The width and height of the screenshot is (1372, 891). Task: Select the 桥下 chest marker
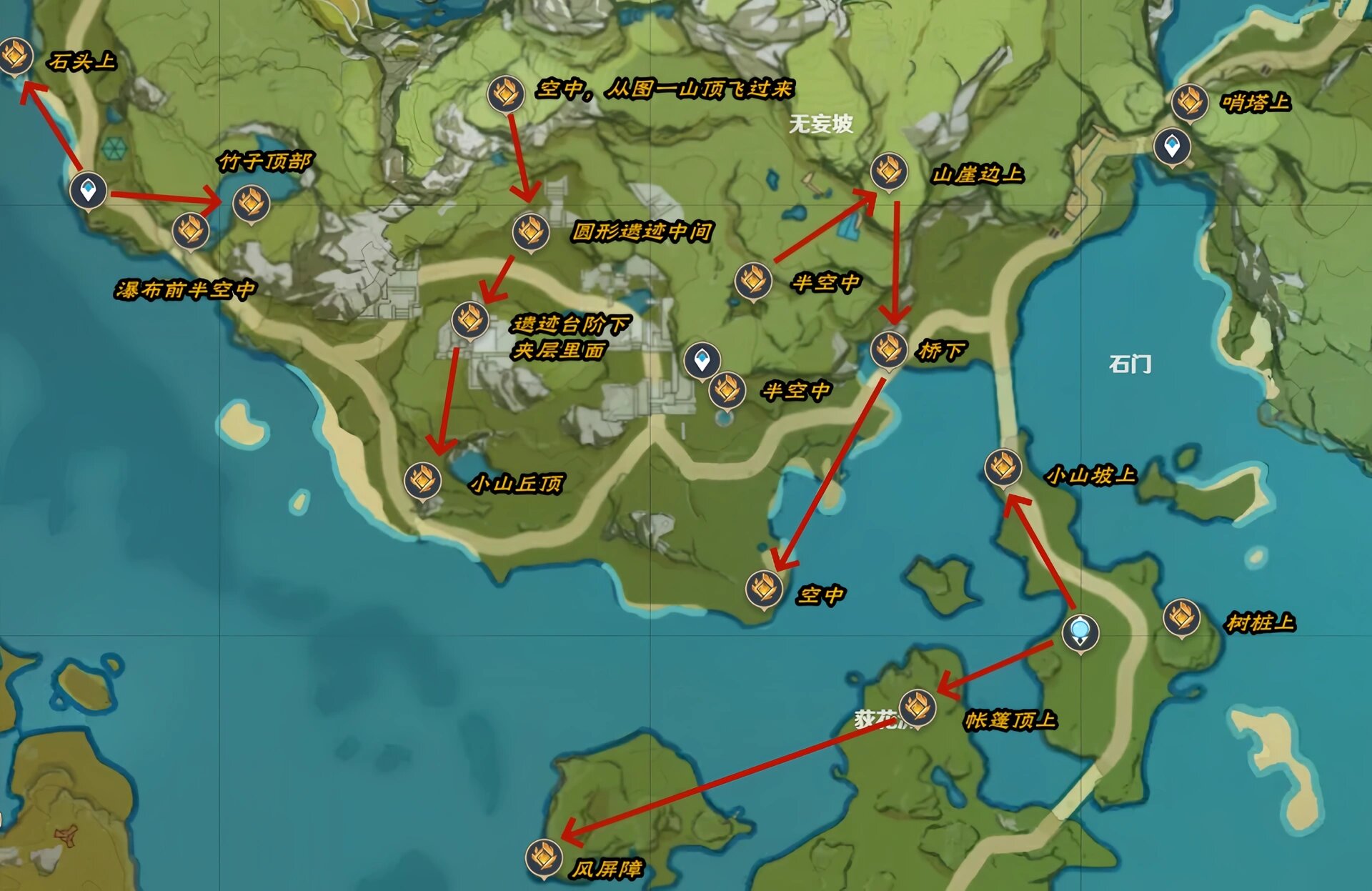[x=888, y=352]
